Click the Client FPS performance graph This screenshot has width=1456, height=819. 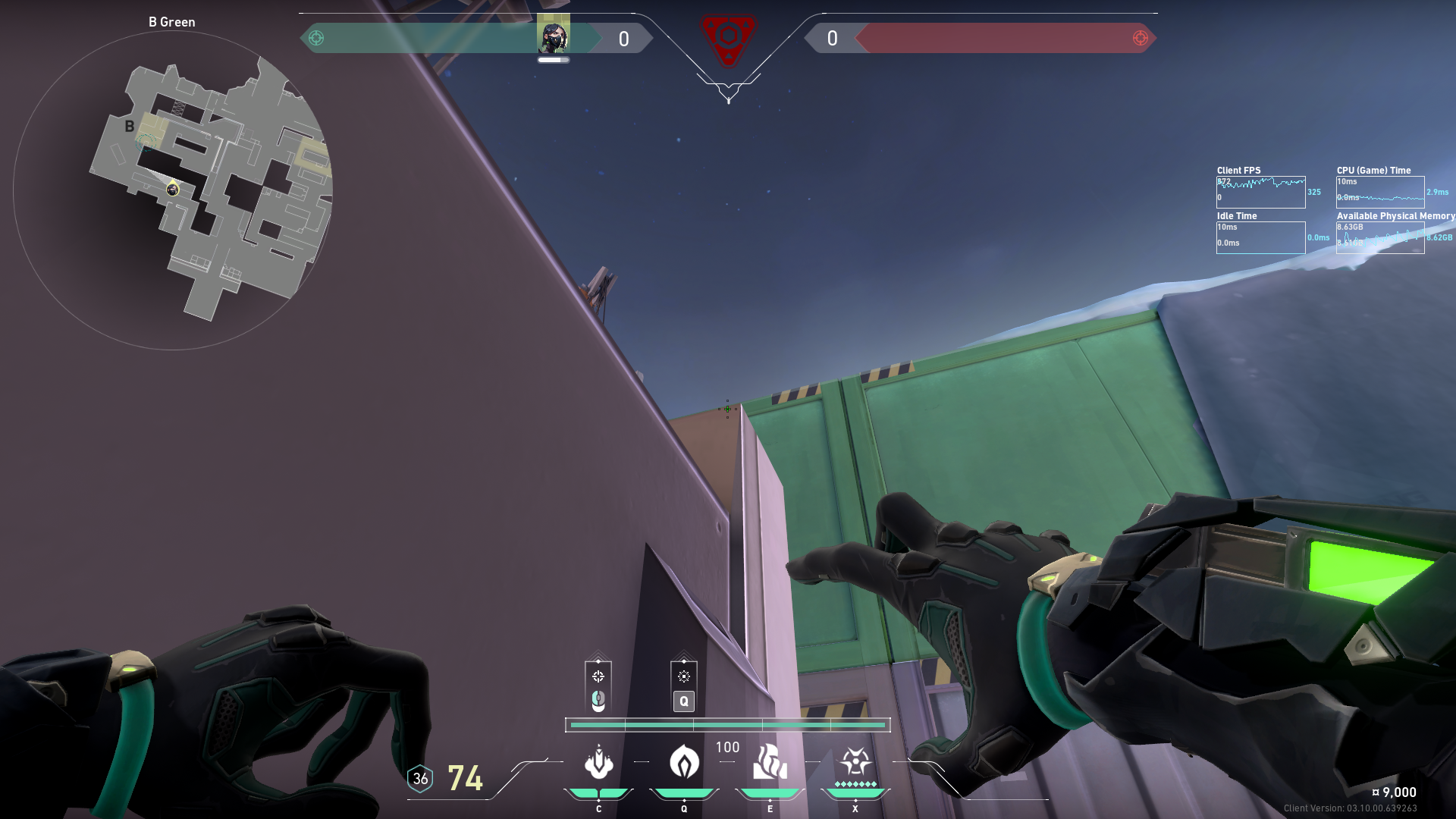pos(1260,192)
